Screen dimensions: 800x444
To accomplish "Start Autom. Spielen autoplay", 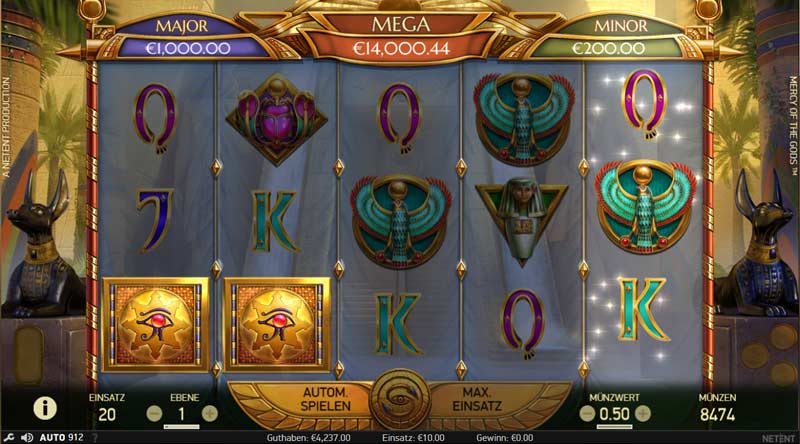I will coord(323,400).
